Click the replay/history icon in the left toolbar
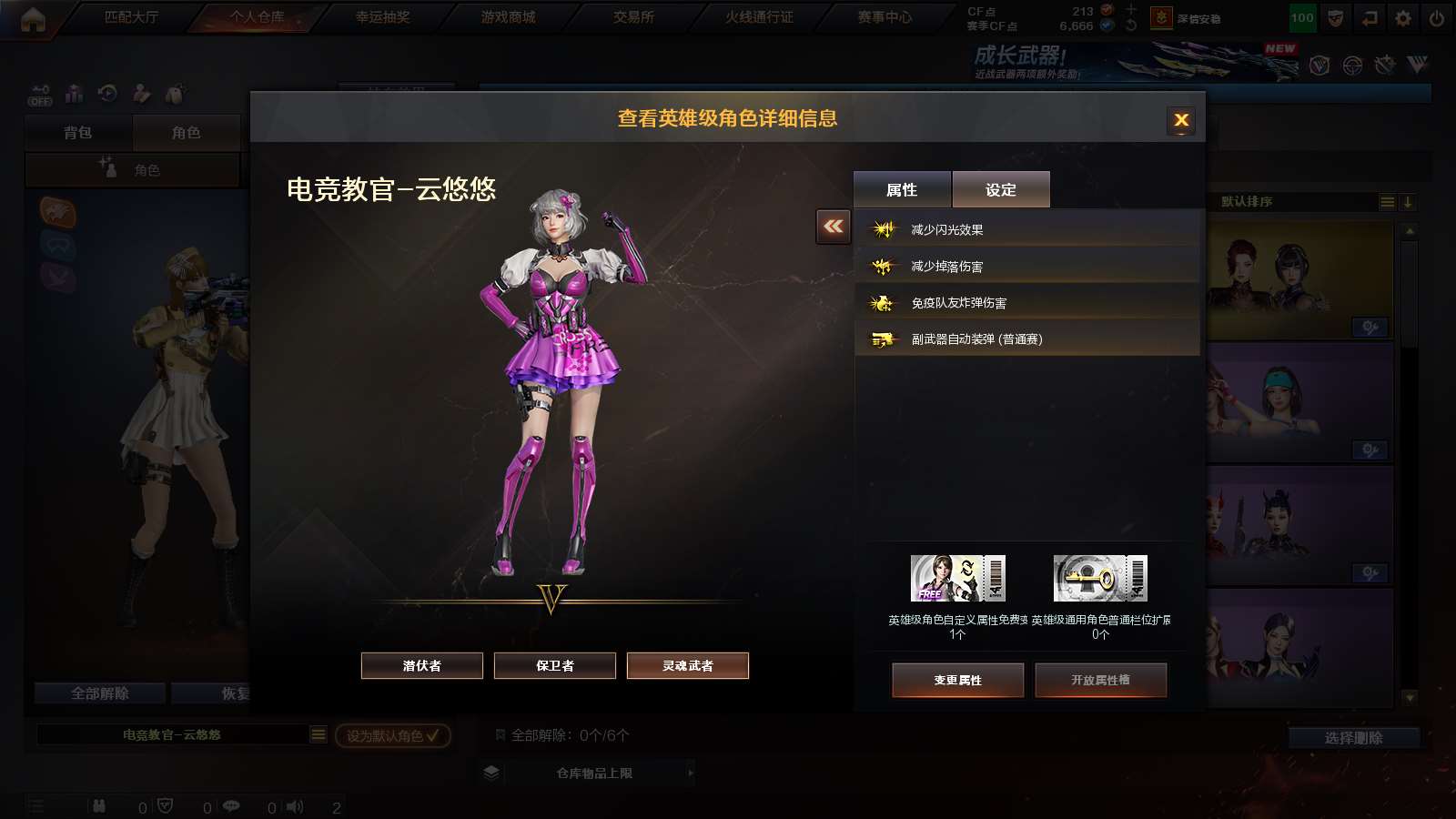 107,94
